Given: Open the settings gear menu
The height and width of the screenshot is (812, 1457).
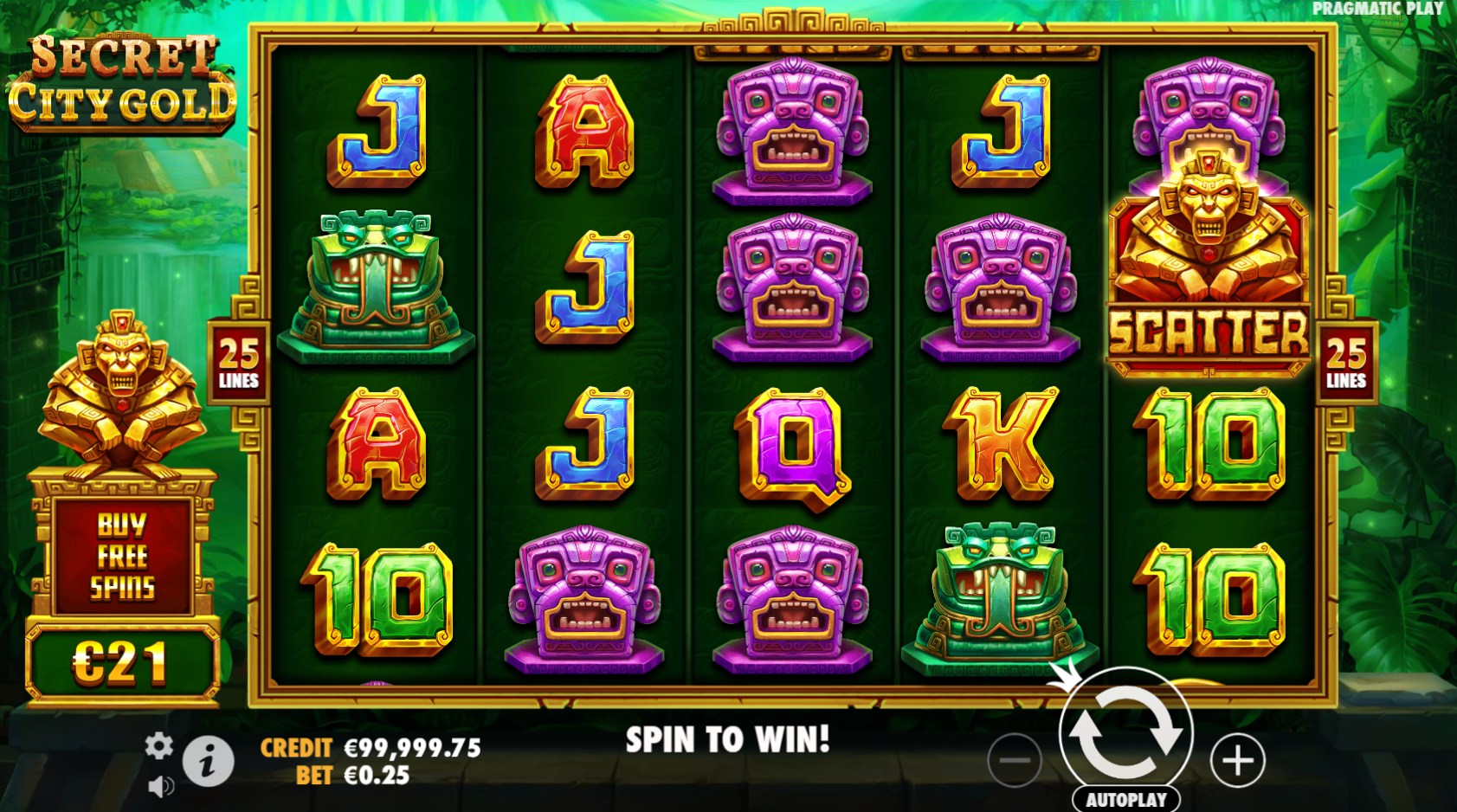Looking at the screenshot, I should [158, 745].
